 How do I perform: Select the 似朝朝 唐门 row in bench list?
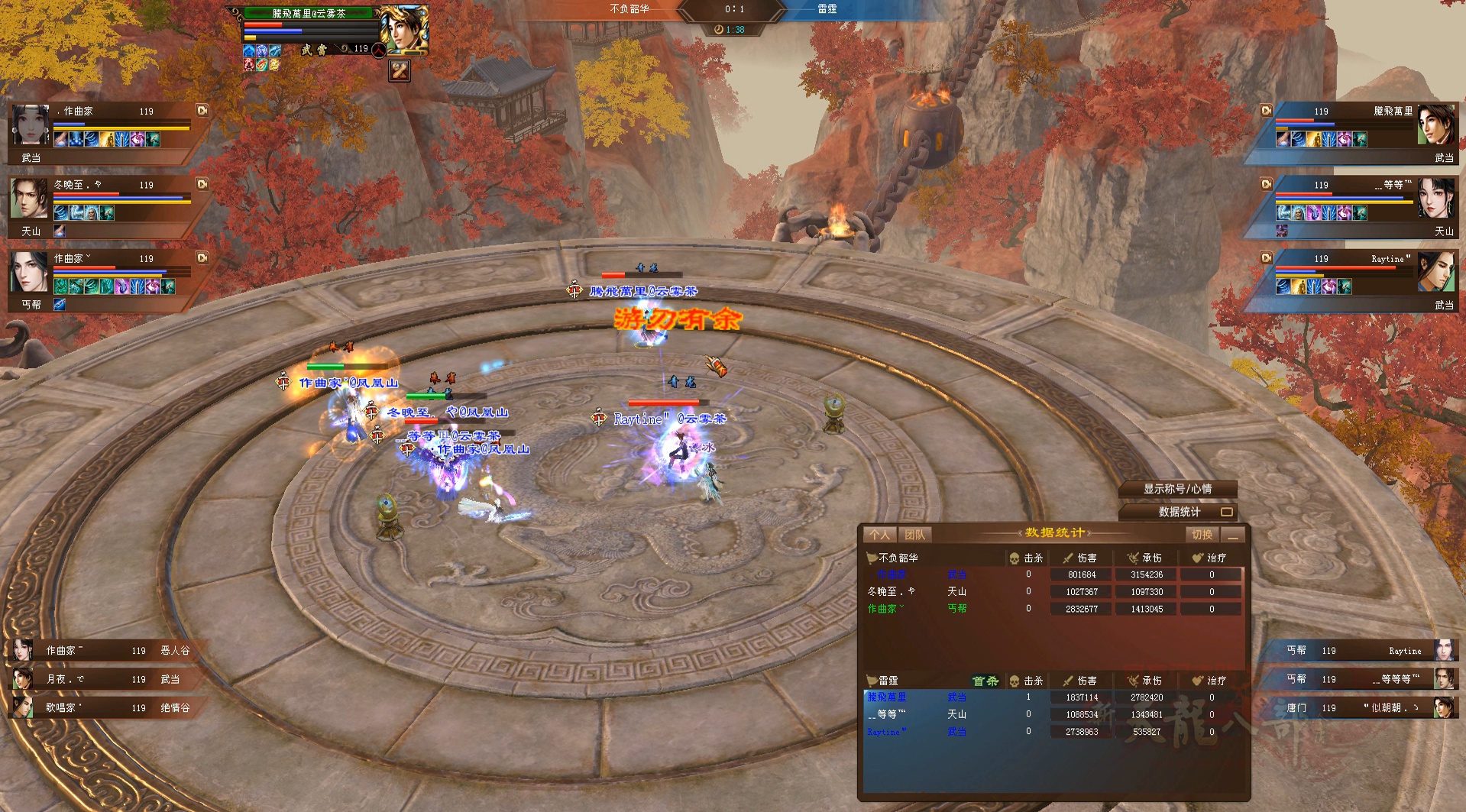pos(1367,708)
